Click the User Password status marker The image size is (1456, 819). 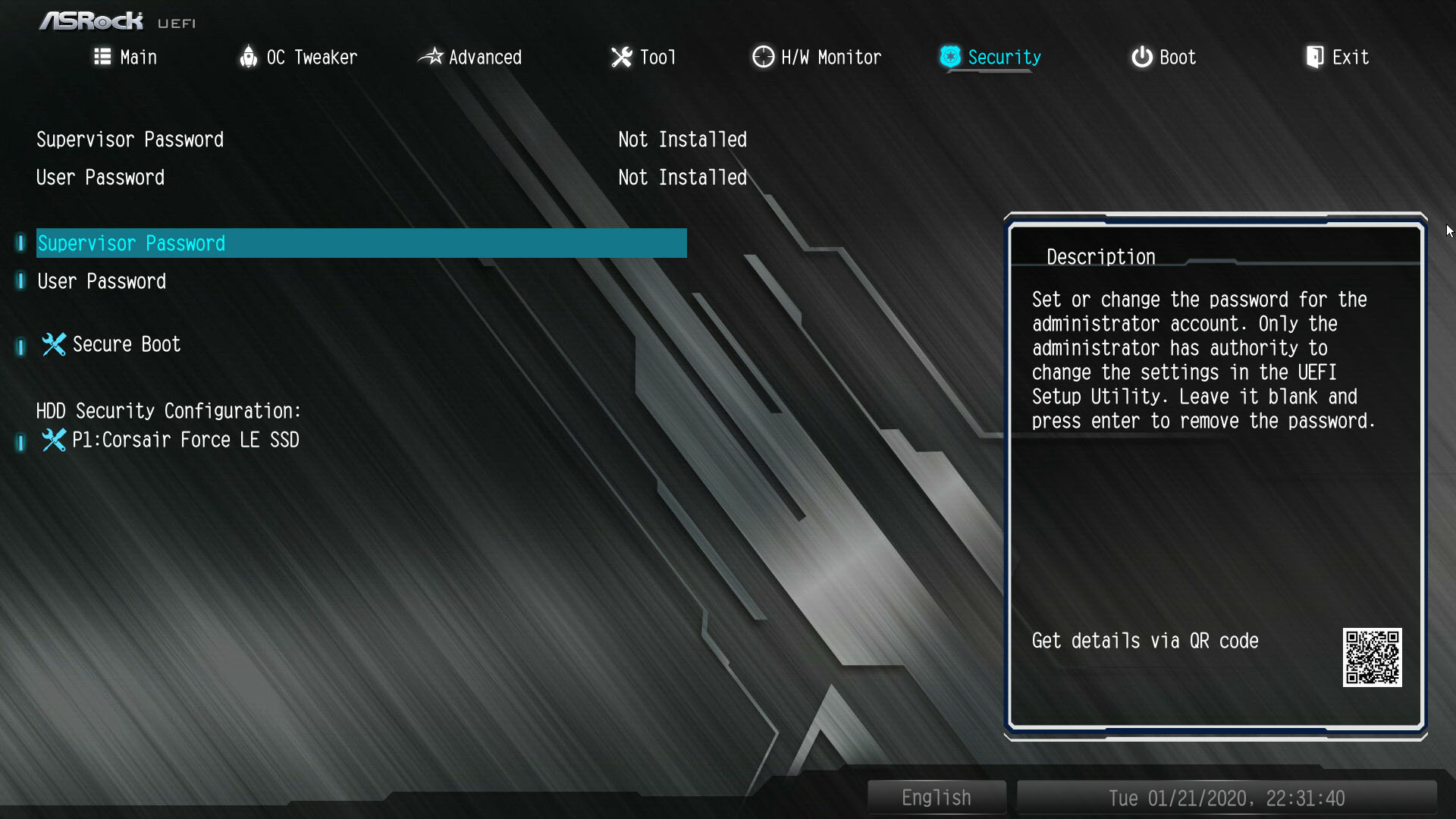682,177
